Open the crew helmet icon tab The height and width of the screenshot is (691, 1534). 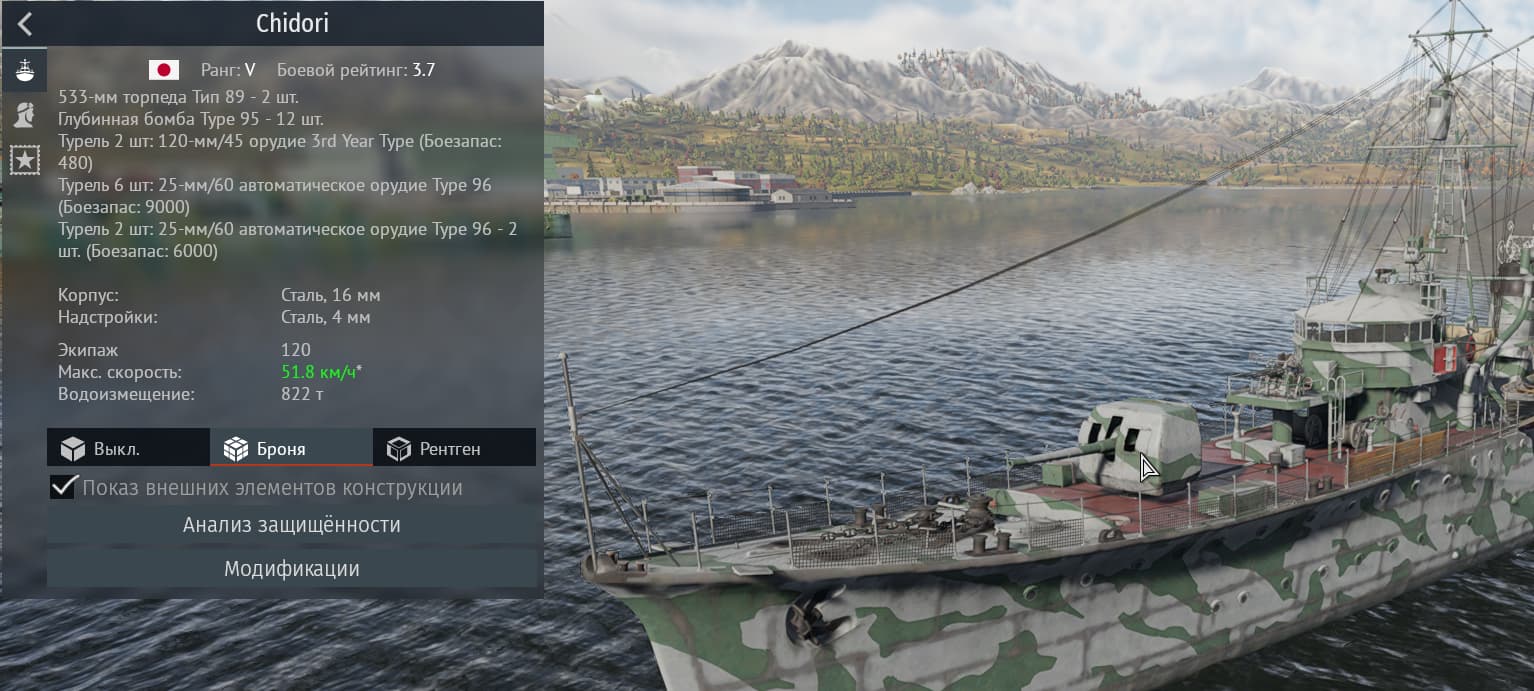[x=24, y=115]
